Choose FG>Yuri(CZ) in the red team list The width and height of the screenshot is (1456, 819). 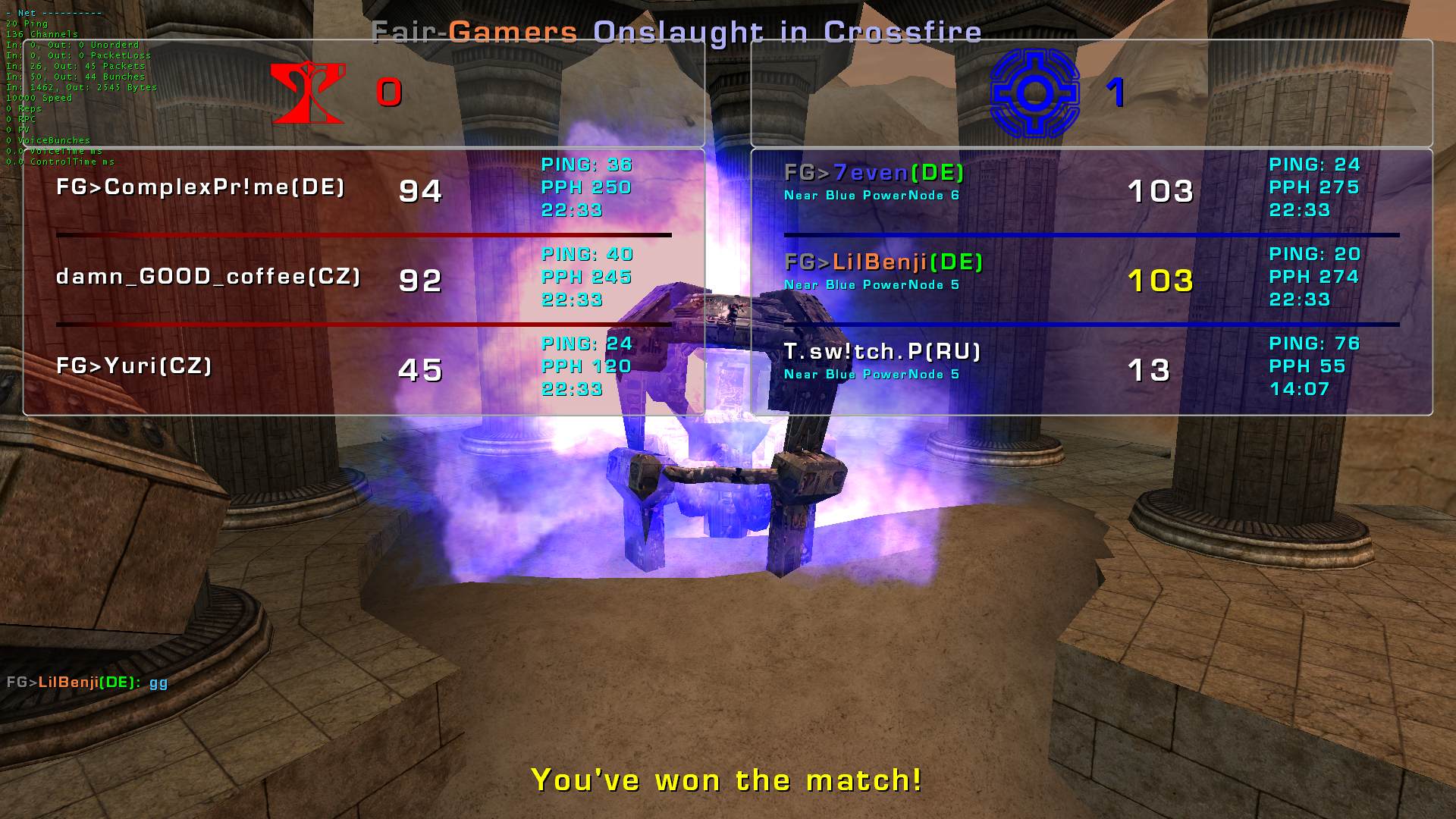134,366
